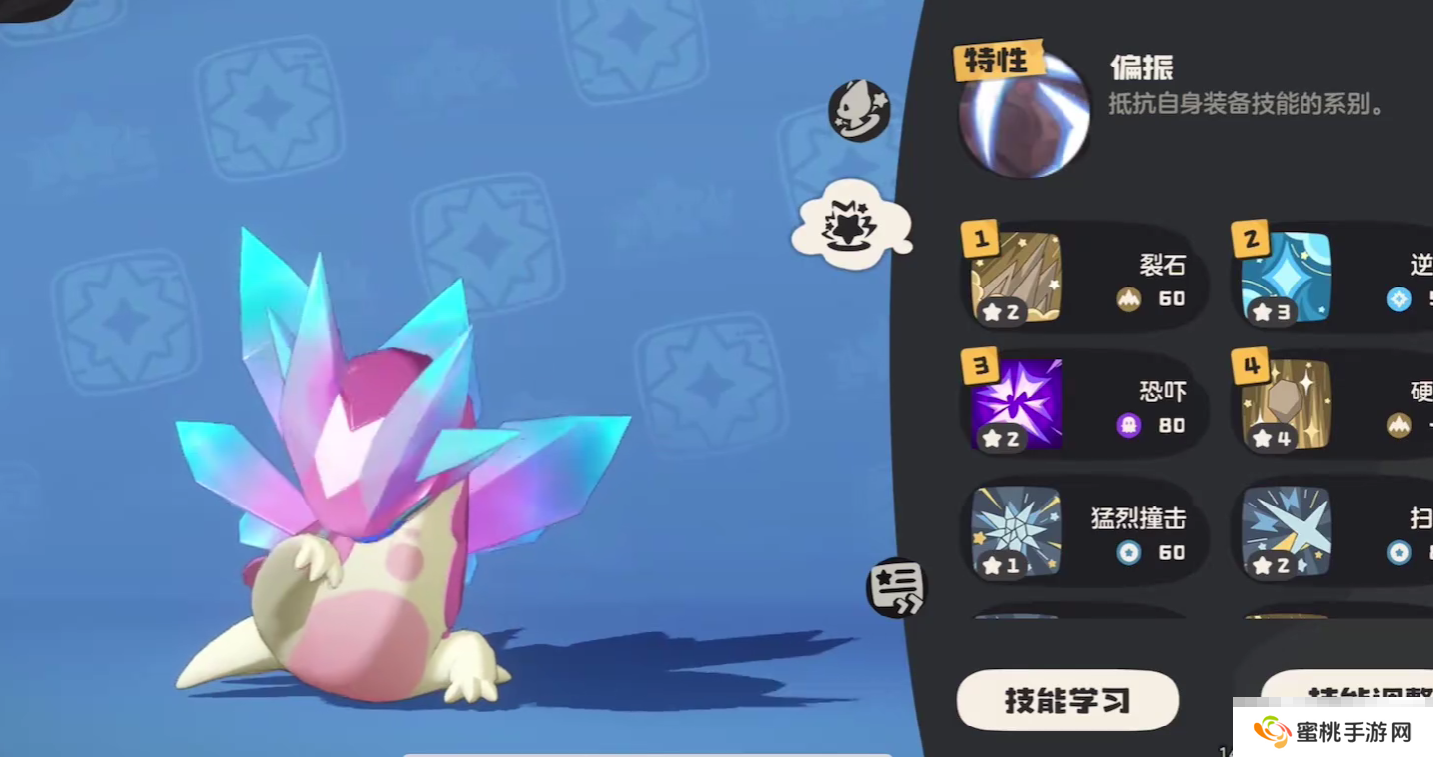Select the blue skill icon in slot 2

[x=1286, y=277]
